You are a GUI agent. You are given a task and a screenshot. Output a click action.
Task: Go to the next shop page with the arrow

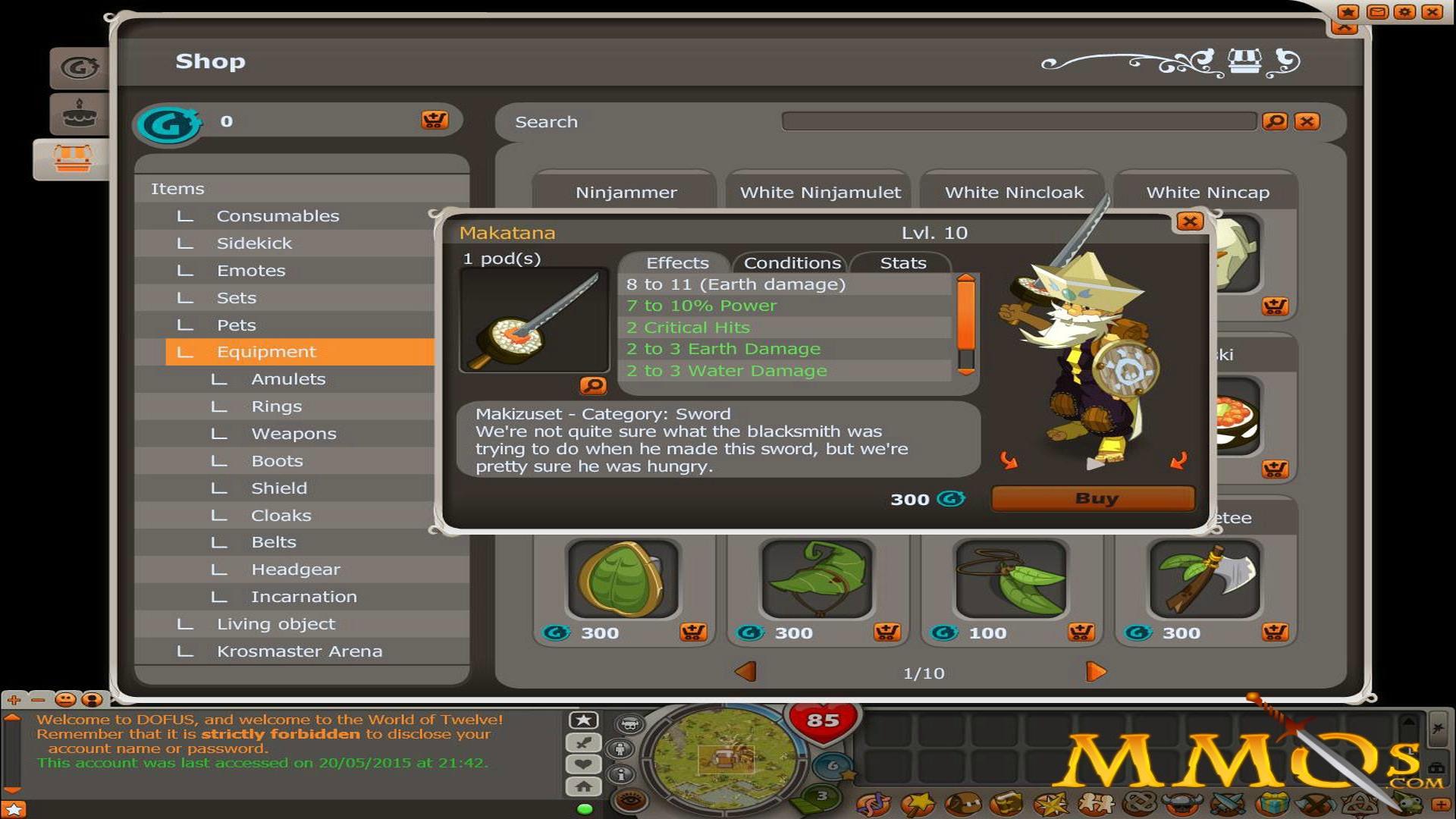click(x=1095, y=670)
